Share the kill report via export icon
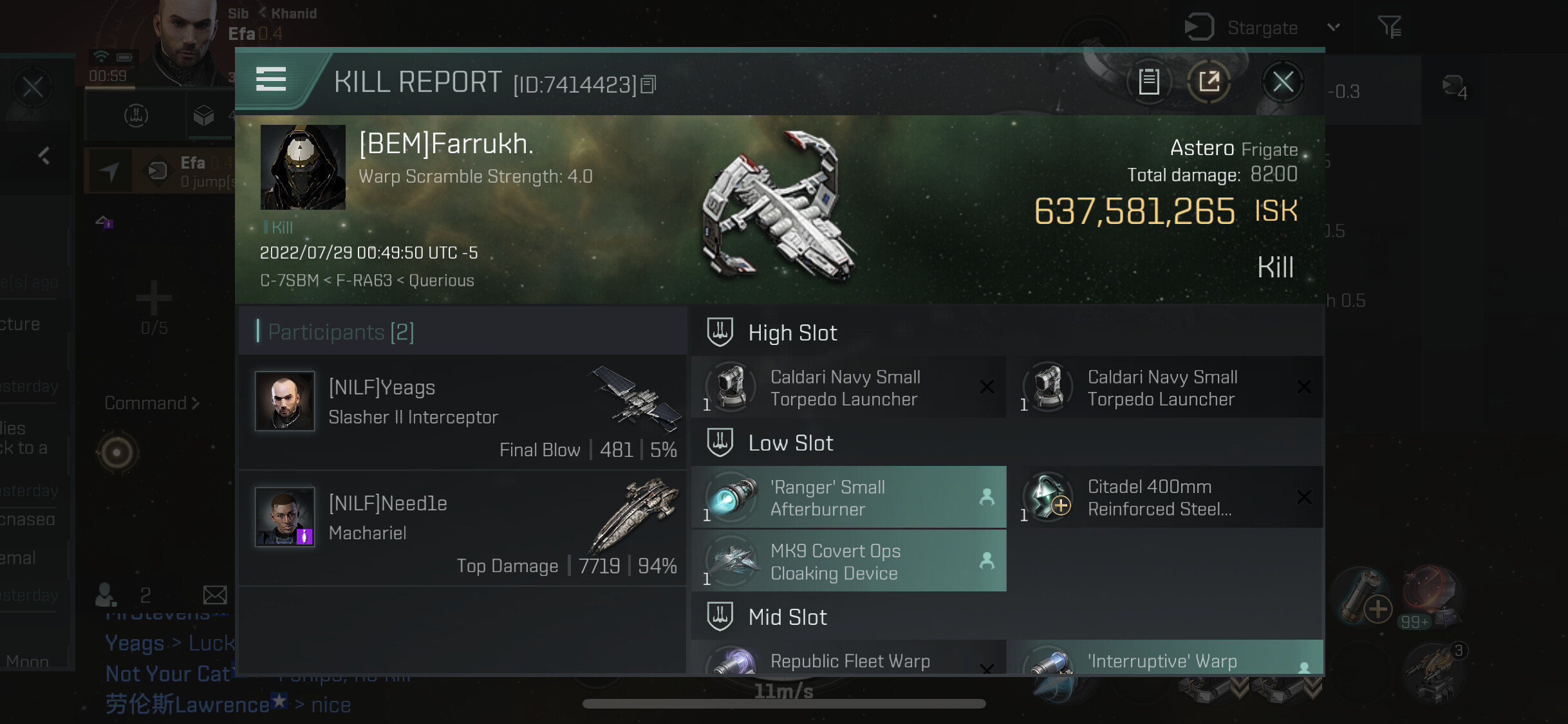 coord(1209,82)
